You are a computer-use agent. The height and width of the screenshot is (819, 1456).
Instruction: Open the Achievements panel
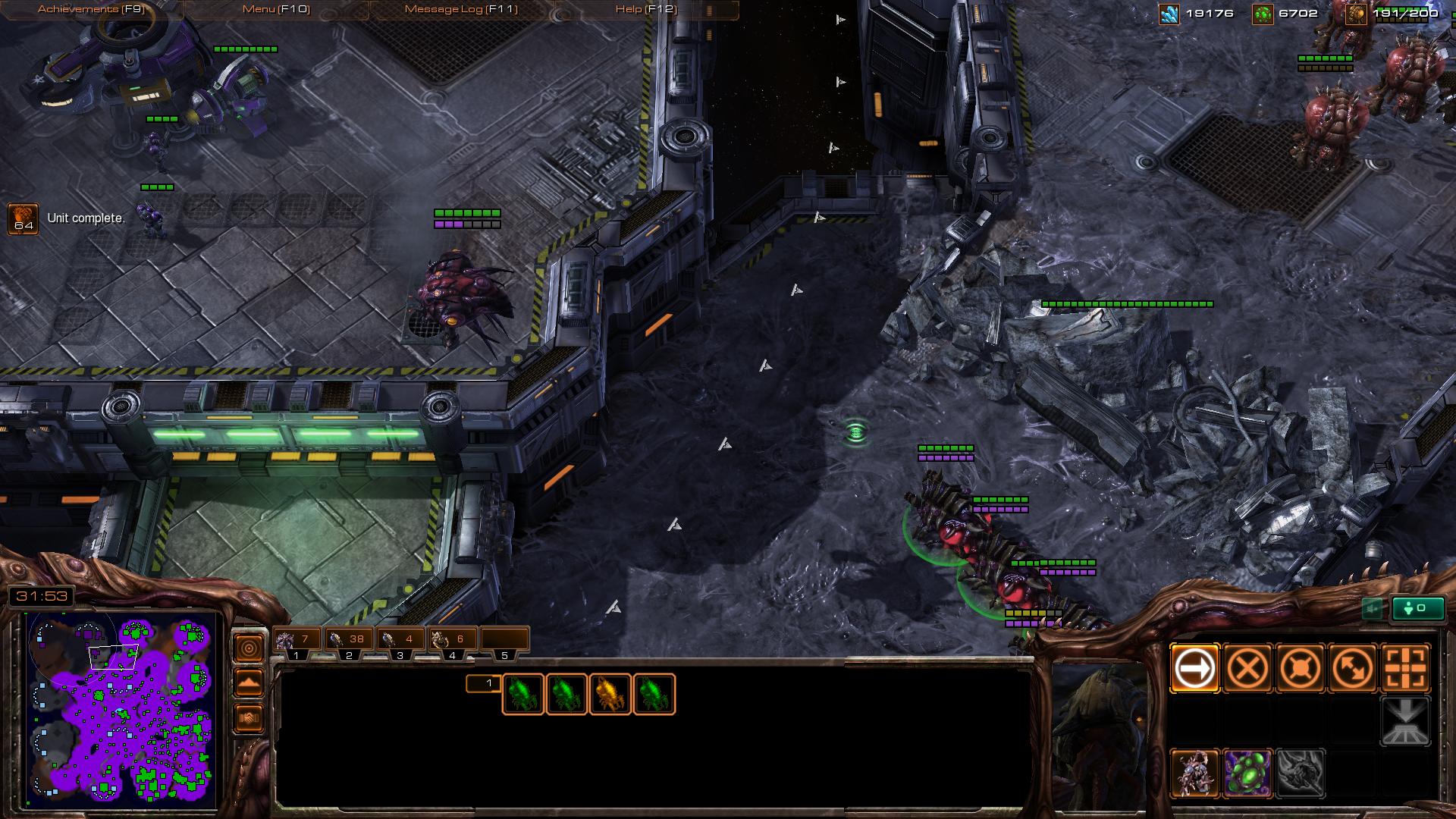91,9
